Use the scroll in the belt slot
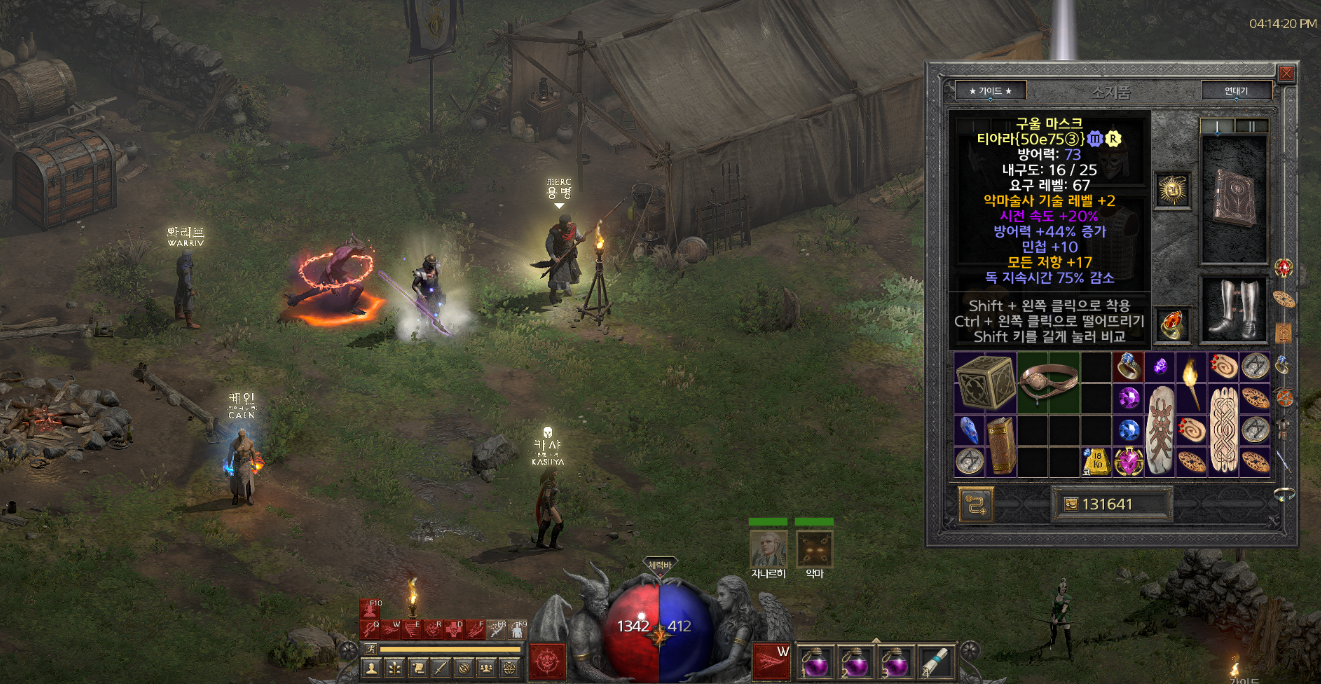This screenshot has width=1321, height=684. 936,662
